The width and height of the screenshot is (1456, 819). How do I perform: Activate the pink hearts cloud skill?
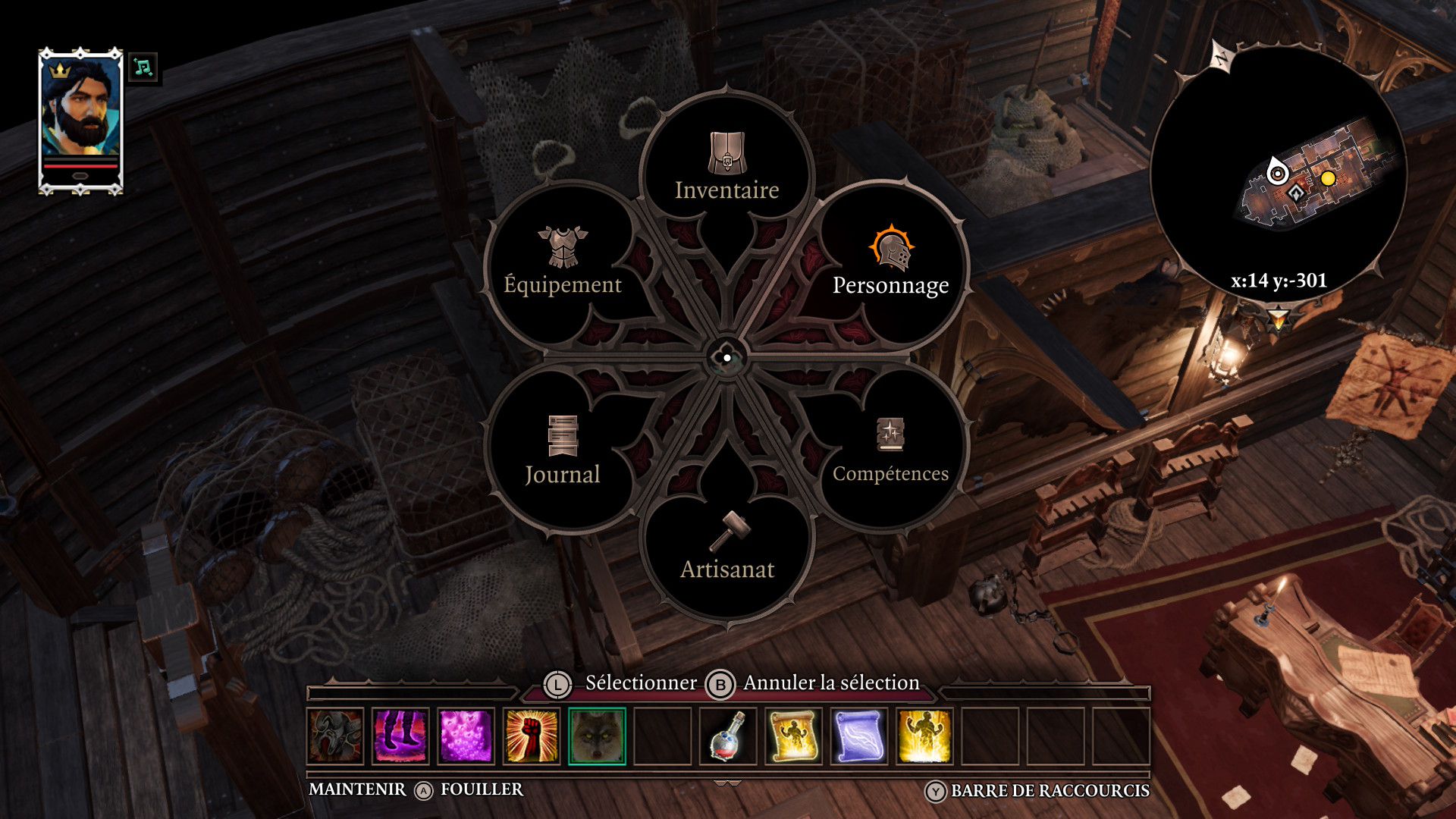(x=466, y=736)
